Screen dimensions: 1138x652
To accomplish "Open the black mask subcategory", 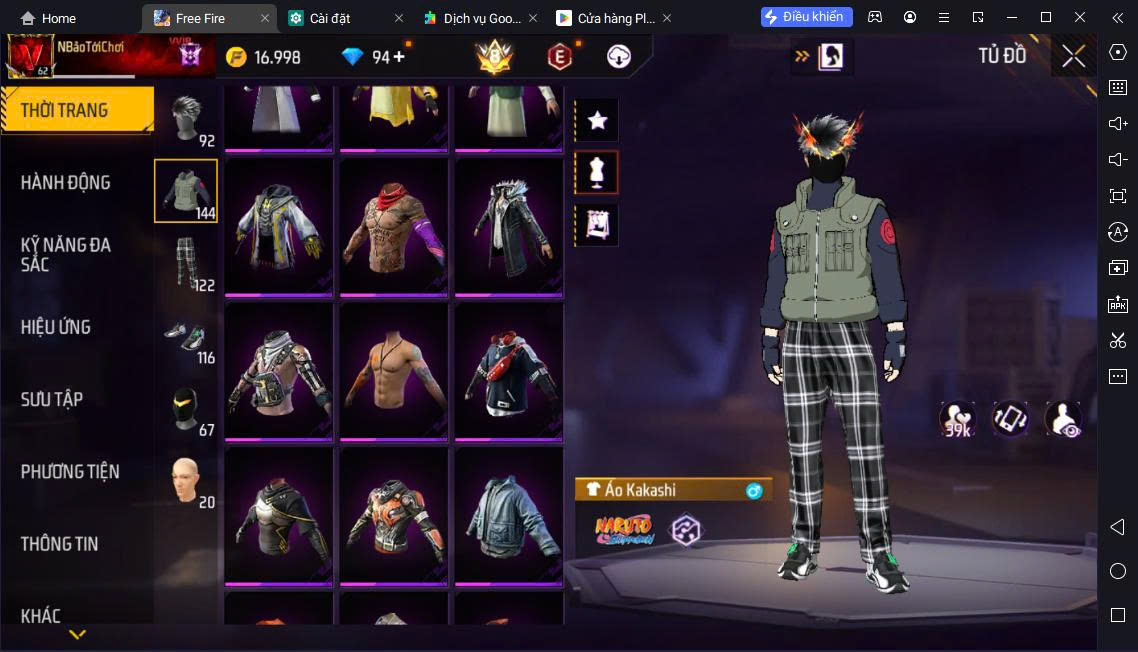I will click(185, 408).
